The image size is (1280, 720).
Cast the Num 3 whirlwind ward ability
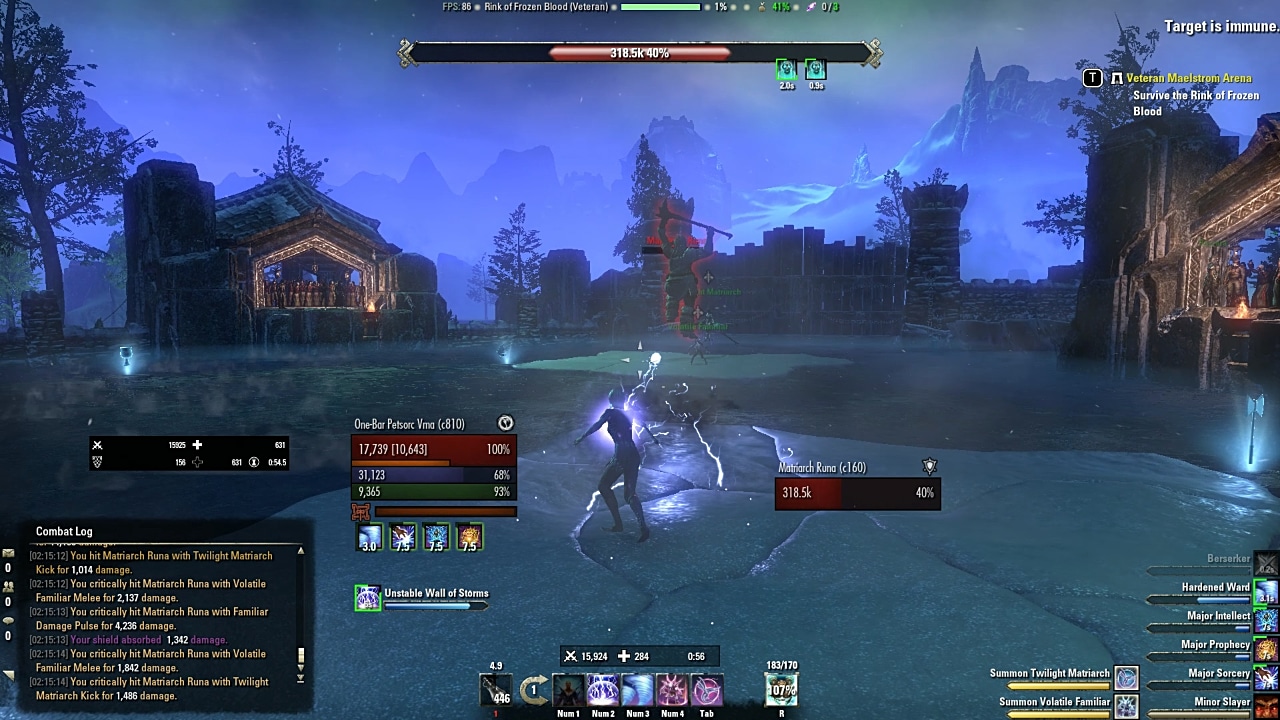pos(638,690)
